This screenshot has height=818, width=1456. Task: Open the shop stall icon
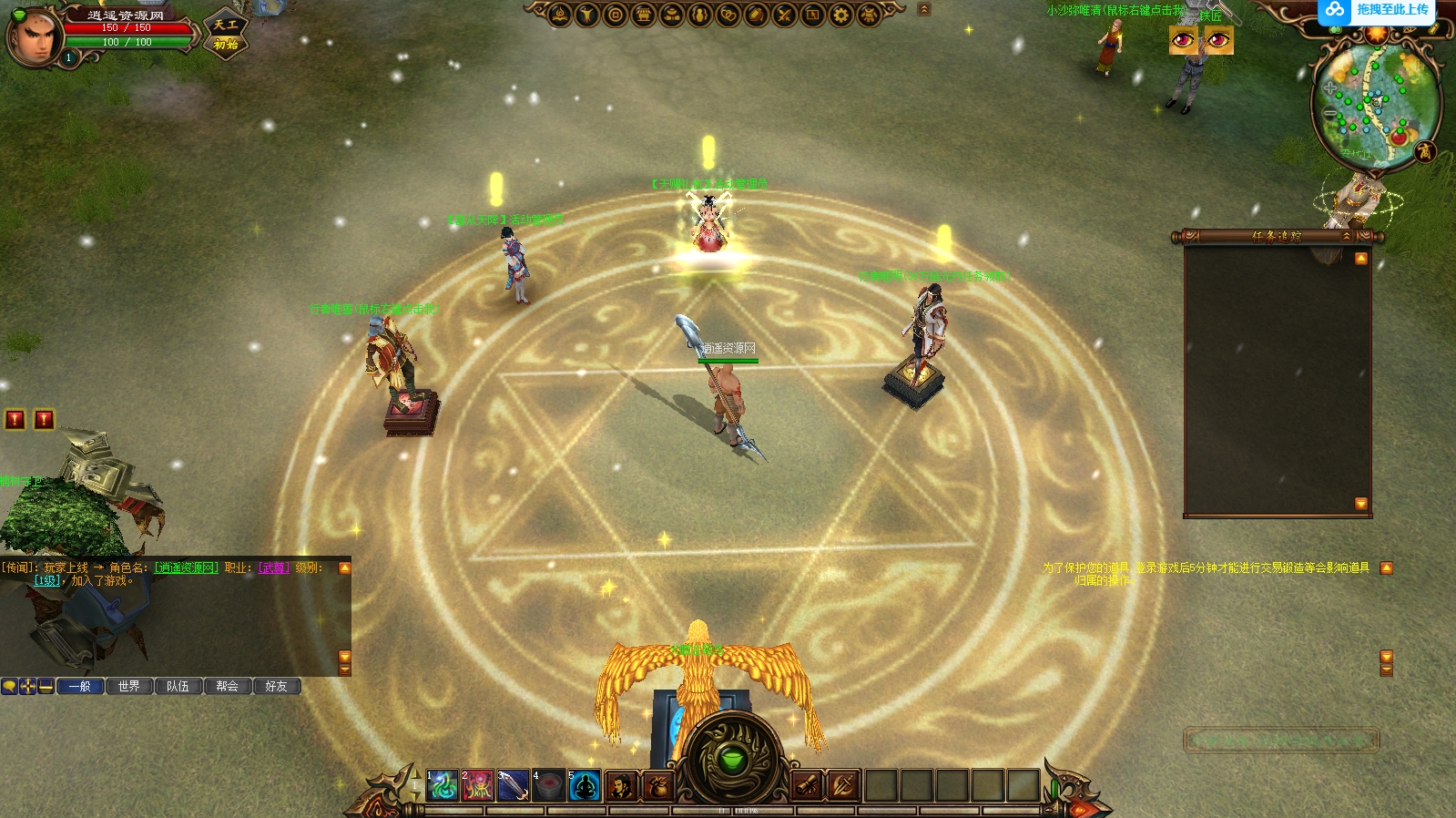(644, 15)
